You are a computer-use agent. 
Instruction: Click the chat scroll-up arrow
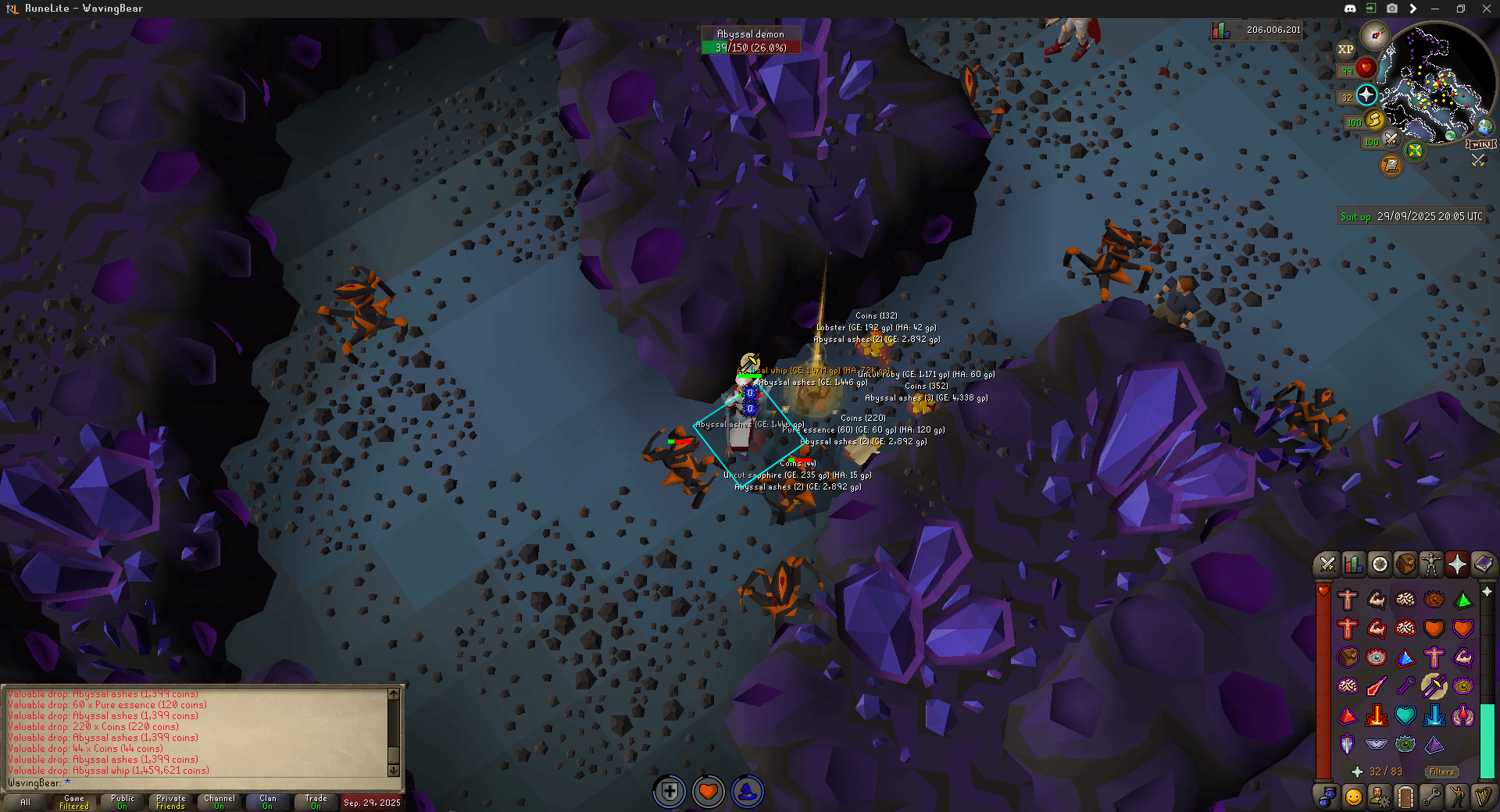pyautogui.click(x=394, y=694)
